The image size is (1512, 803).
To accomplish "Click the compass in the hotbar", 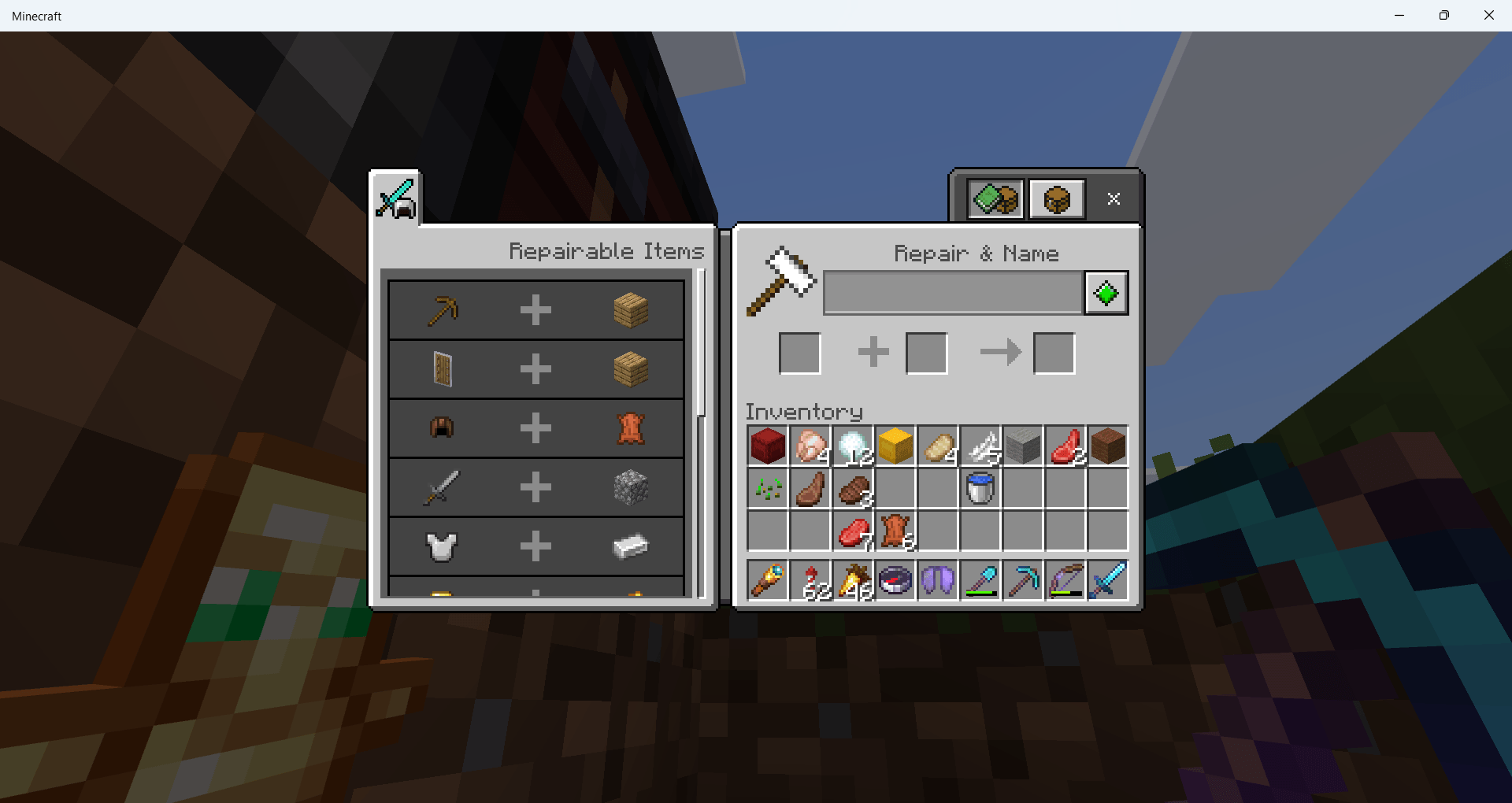I will (x=896, y=580).
